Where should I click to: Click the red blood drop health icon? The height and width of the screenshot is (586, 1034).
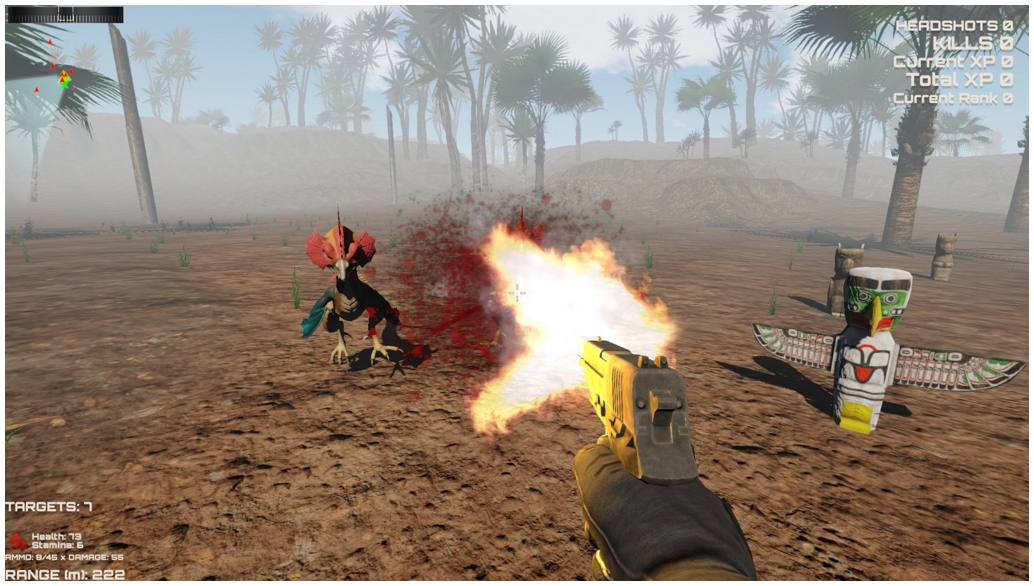[x=18, y=541]
